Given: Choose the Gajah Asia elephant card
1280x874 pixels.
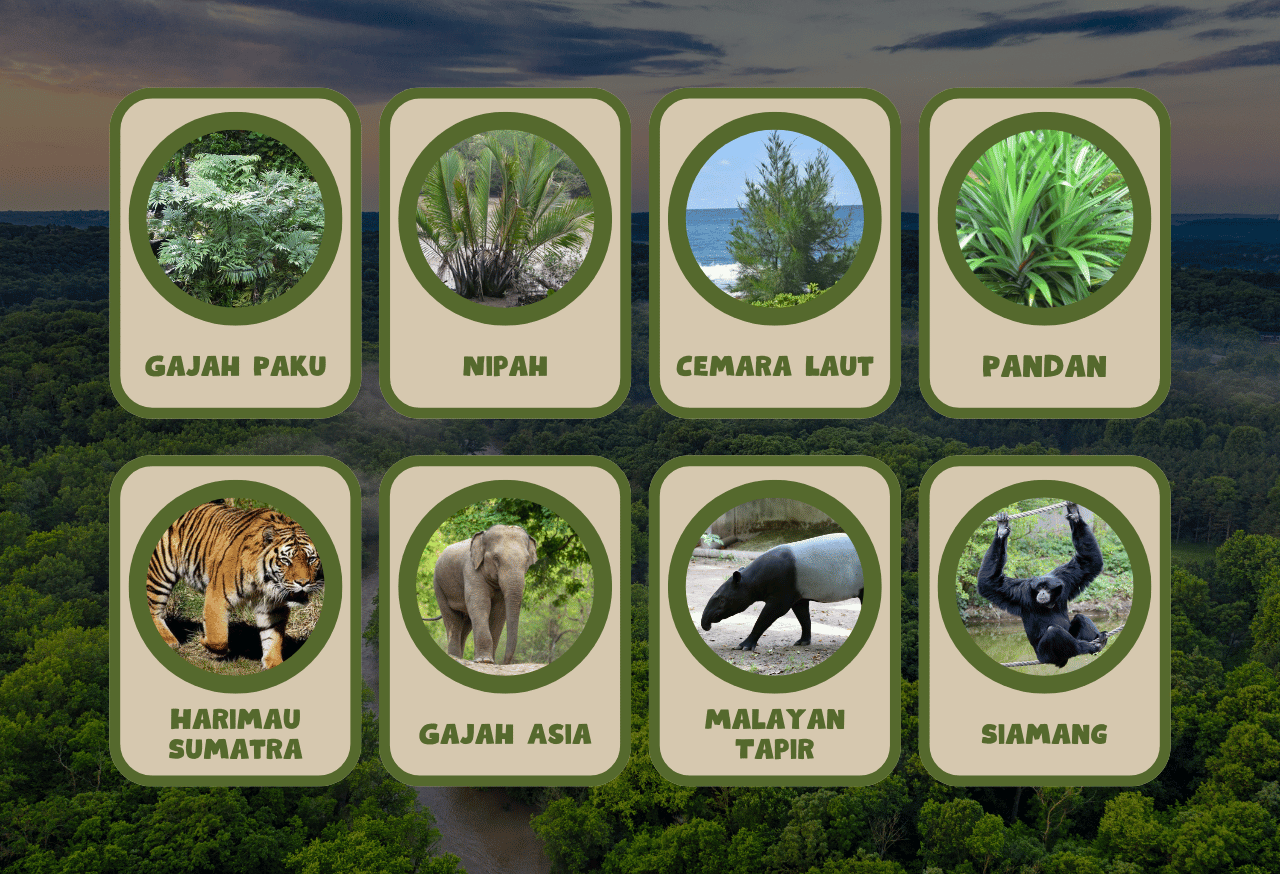Looking at the screenshot, I should tap(505, 620).
